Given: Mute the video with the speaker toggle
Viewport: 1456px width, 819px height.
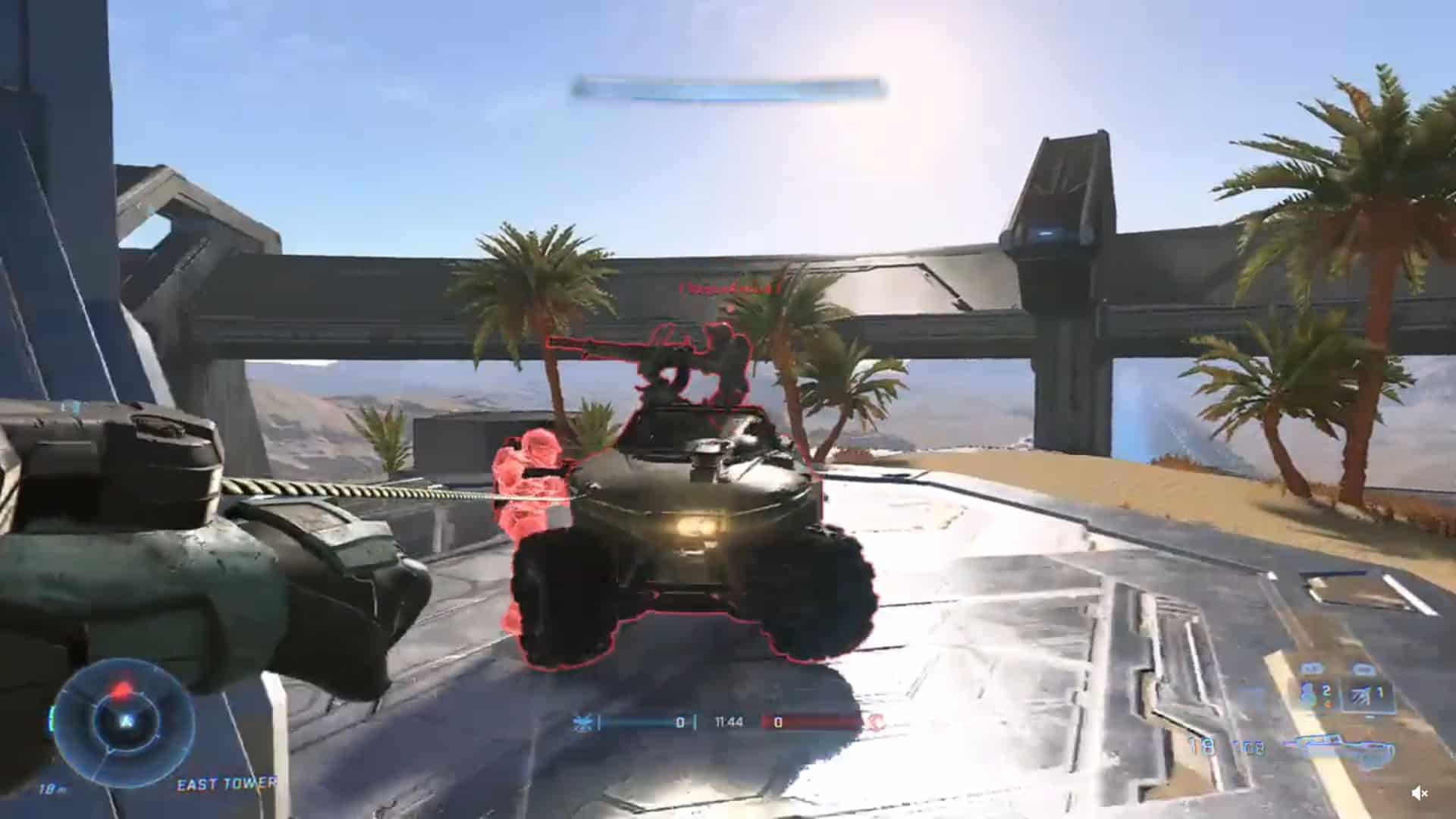Looking at the screenshot, I should click(1420, 793).
